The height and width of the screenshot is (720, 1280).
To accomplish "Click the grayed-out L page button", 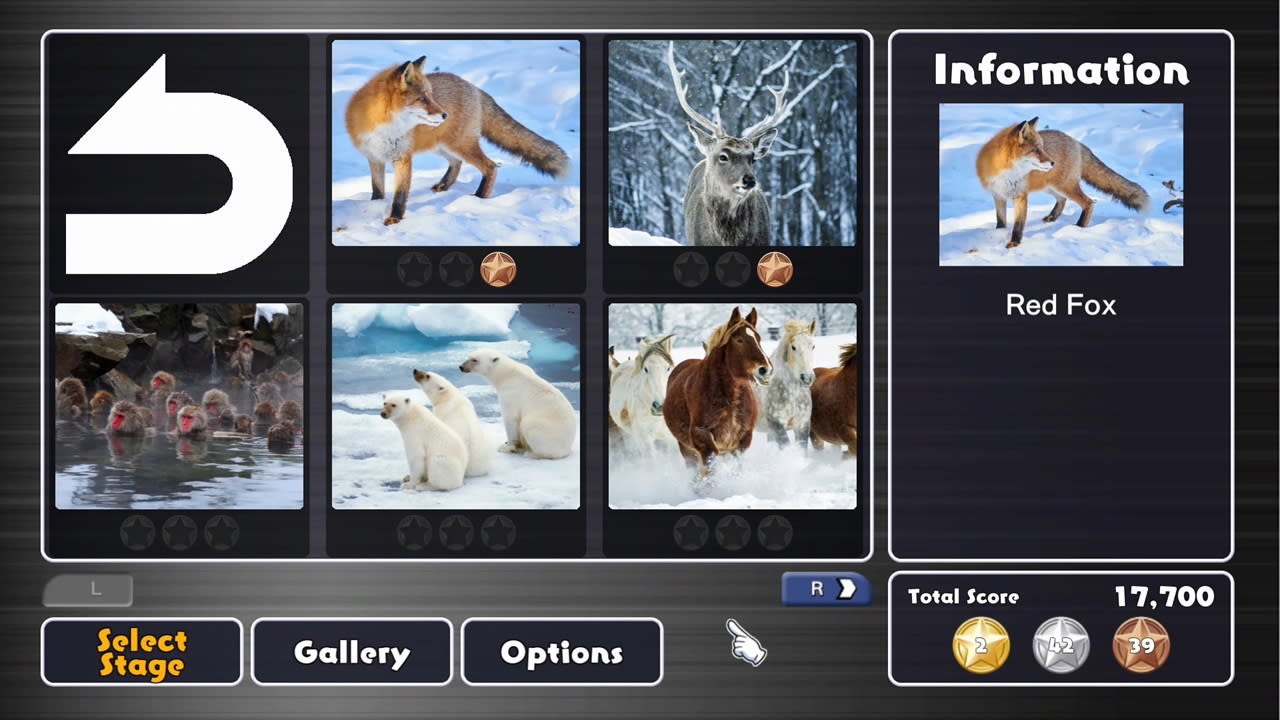I will click(x=88, y=589).
